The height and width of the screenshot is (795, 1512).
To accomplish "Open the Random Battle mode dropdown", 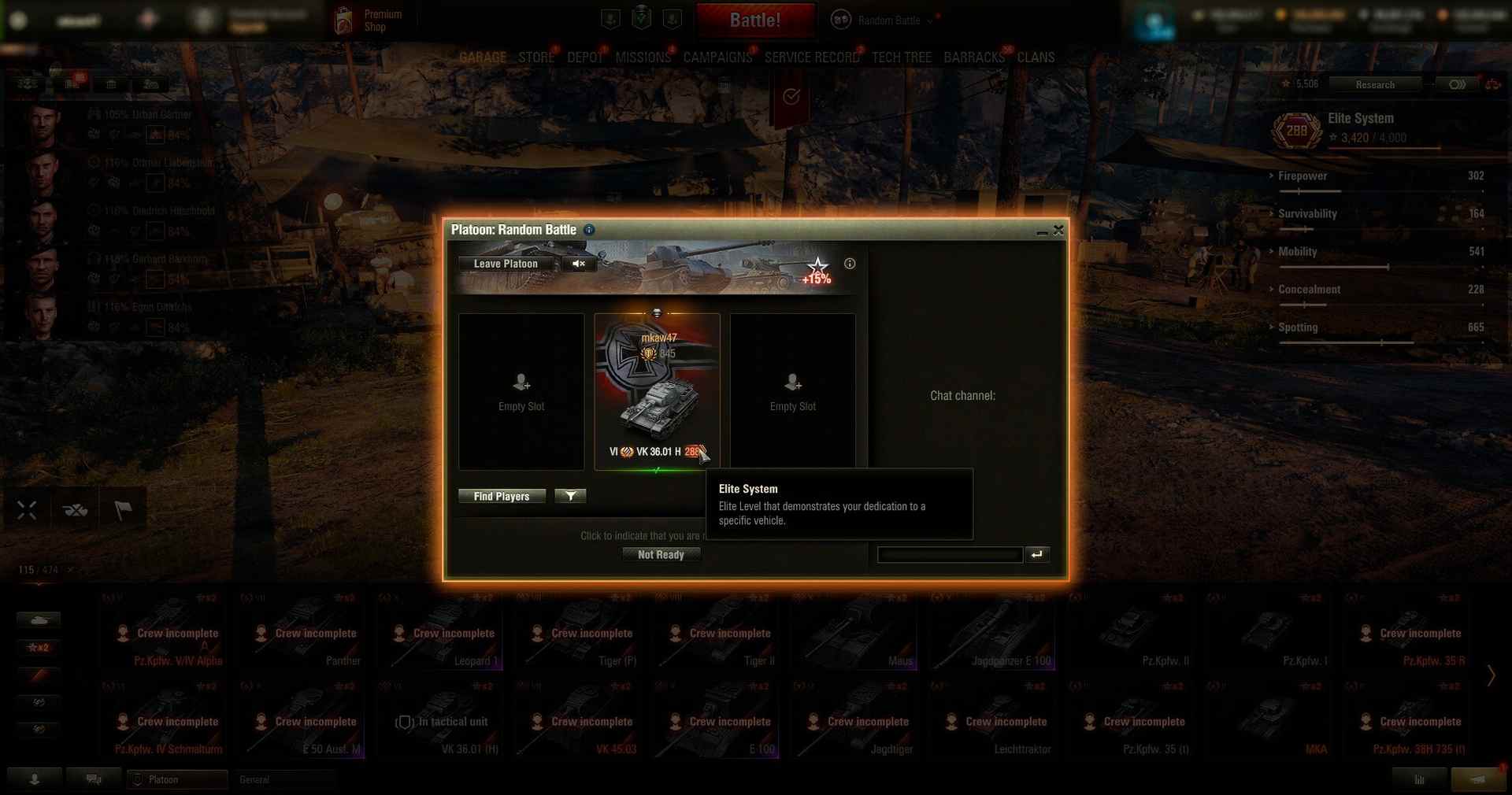I will pyautogui.click(x=889, y=20).
